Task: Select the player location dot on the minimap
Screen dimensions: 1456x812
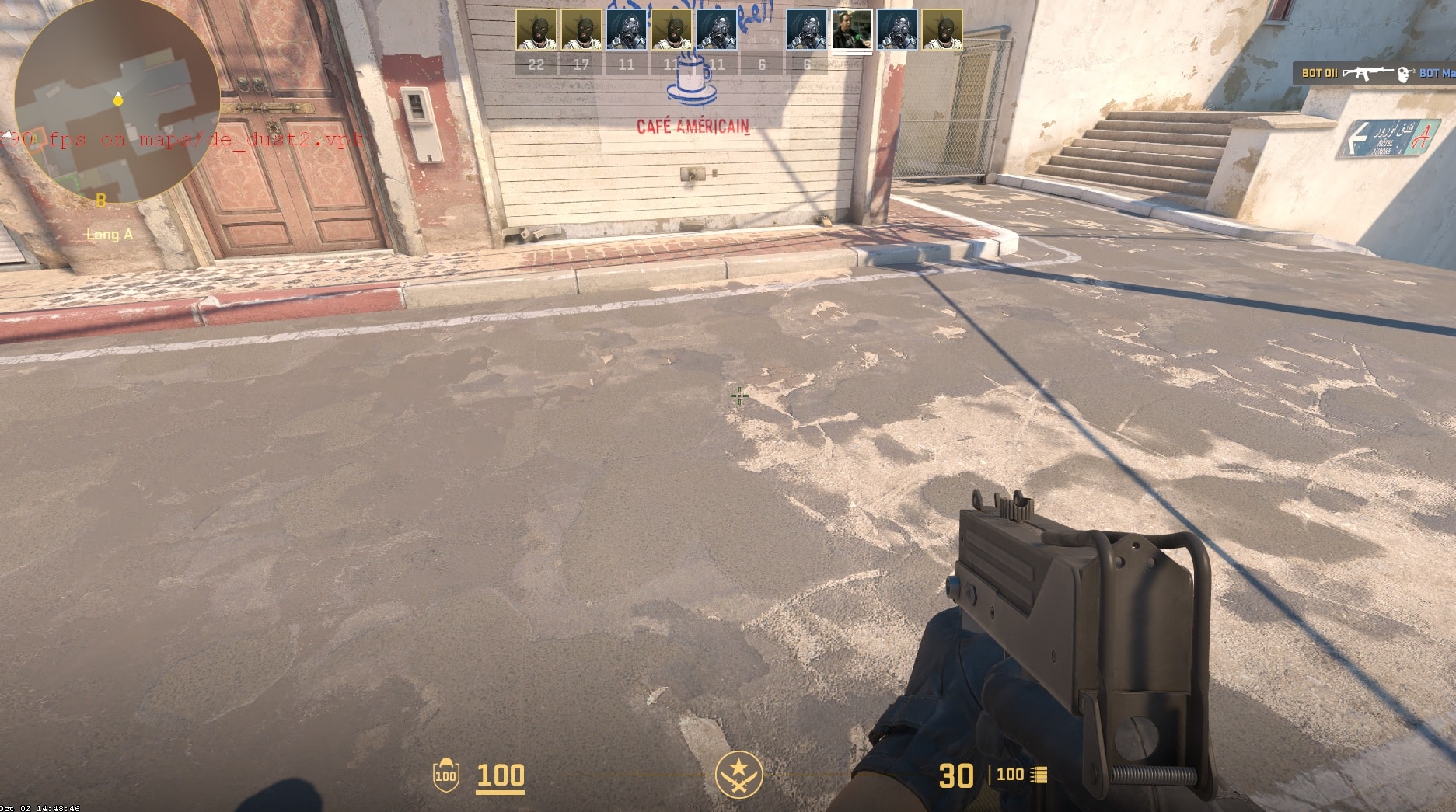Action: (x=118, y=99)
